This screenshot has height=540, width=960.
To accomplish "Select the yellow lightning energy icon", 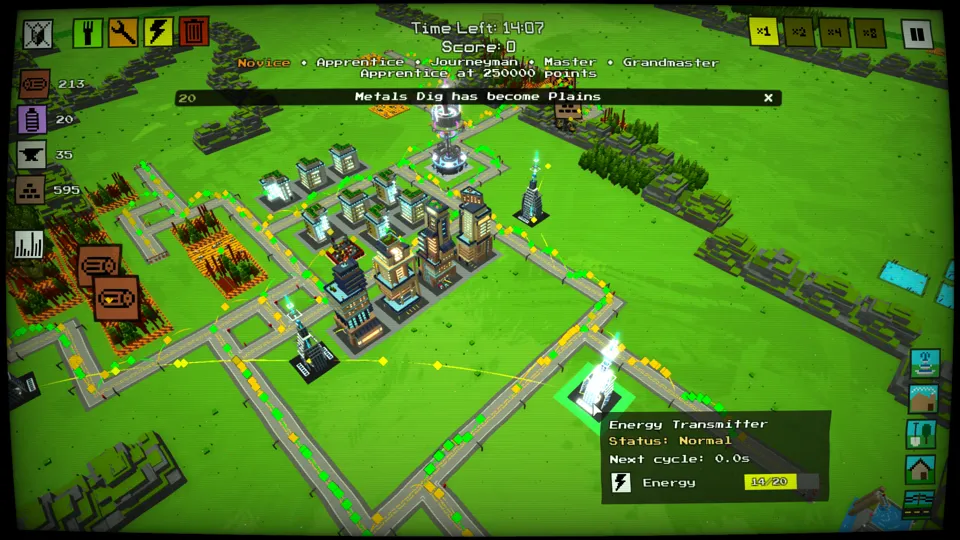I will tap(159, 33).
